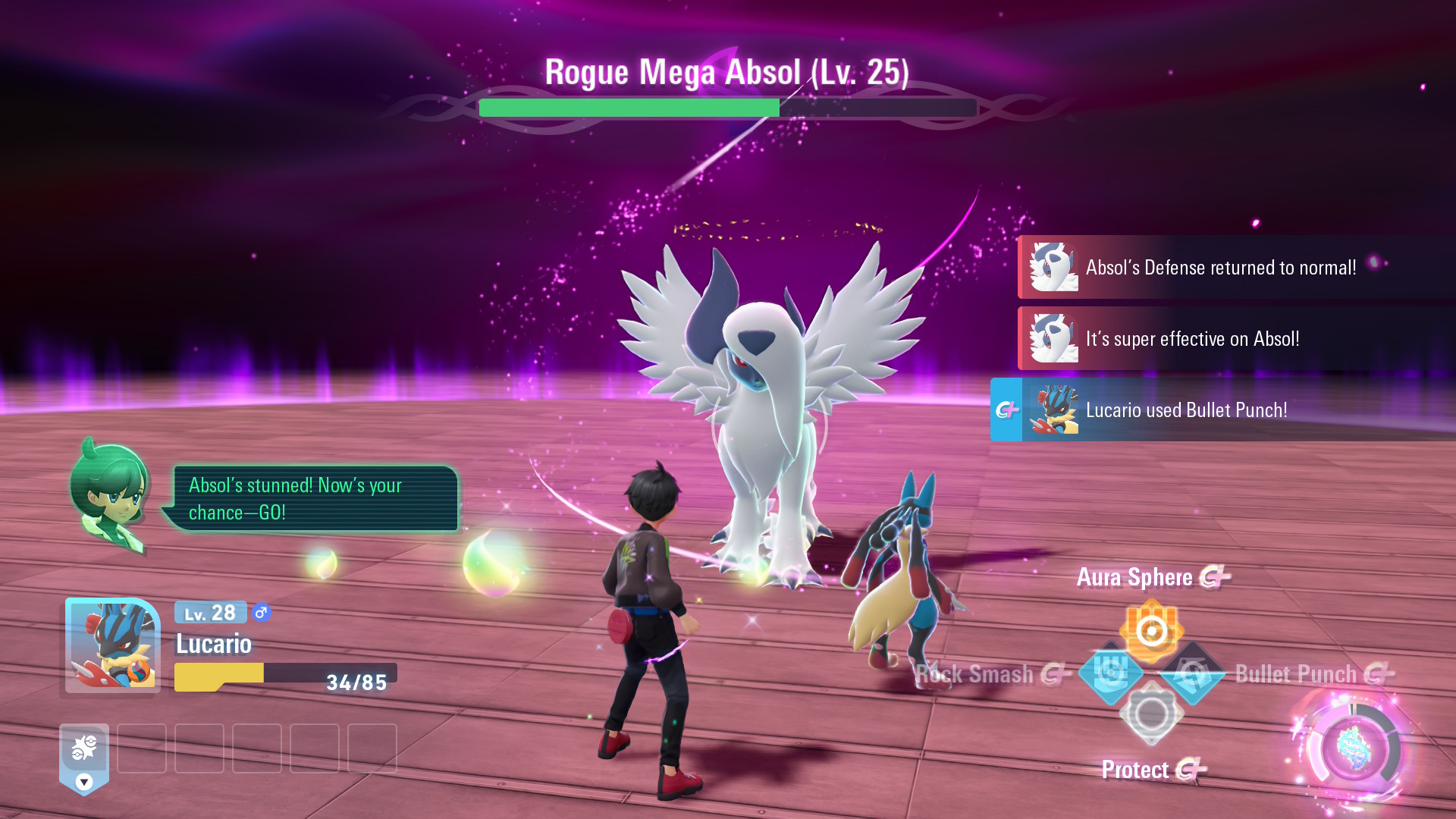The height and width of the screenshot is (819, 1456).
Task: Select the Protect move icon
Action: pyautogui.click(x=1151, y=714)
